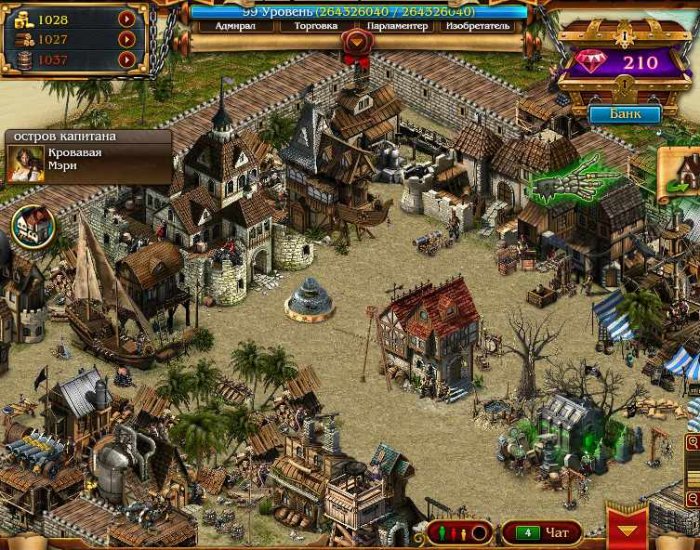Switch to the Торговка tab
Viewport: 700px width, 550px height.
[x=309, y=27]
